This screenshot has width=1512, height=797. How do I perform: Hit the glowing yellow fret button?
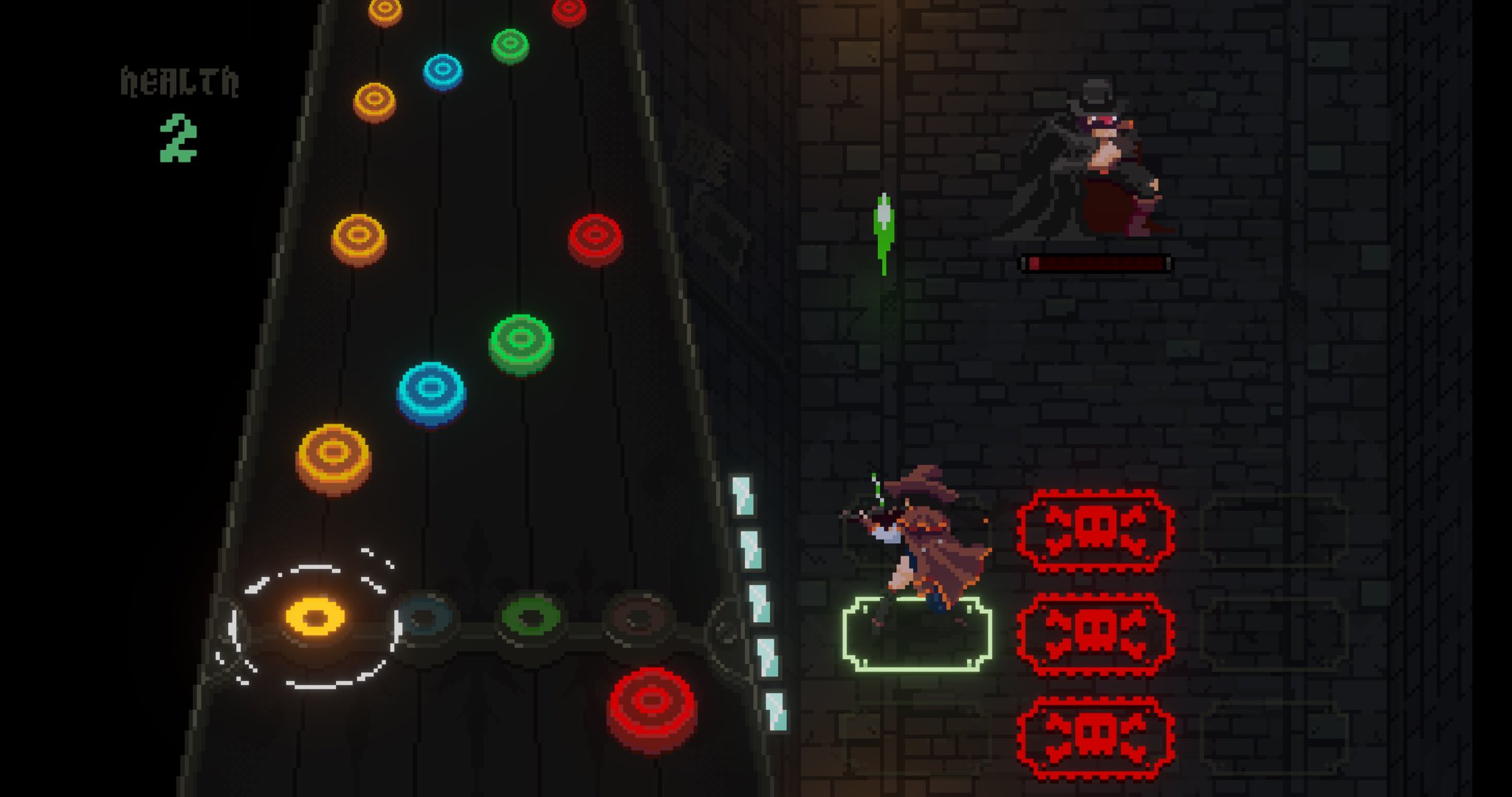315,617
